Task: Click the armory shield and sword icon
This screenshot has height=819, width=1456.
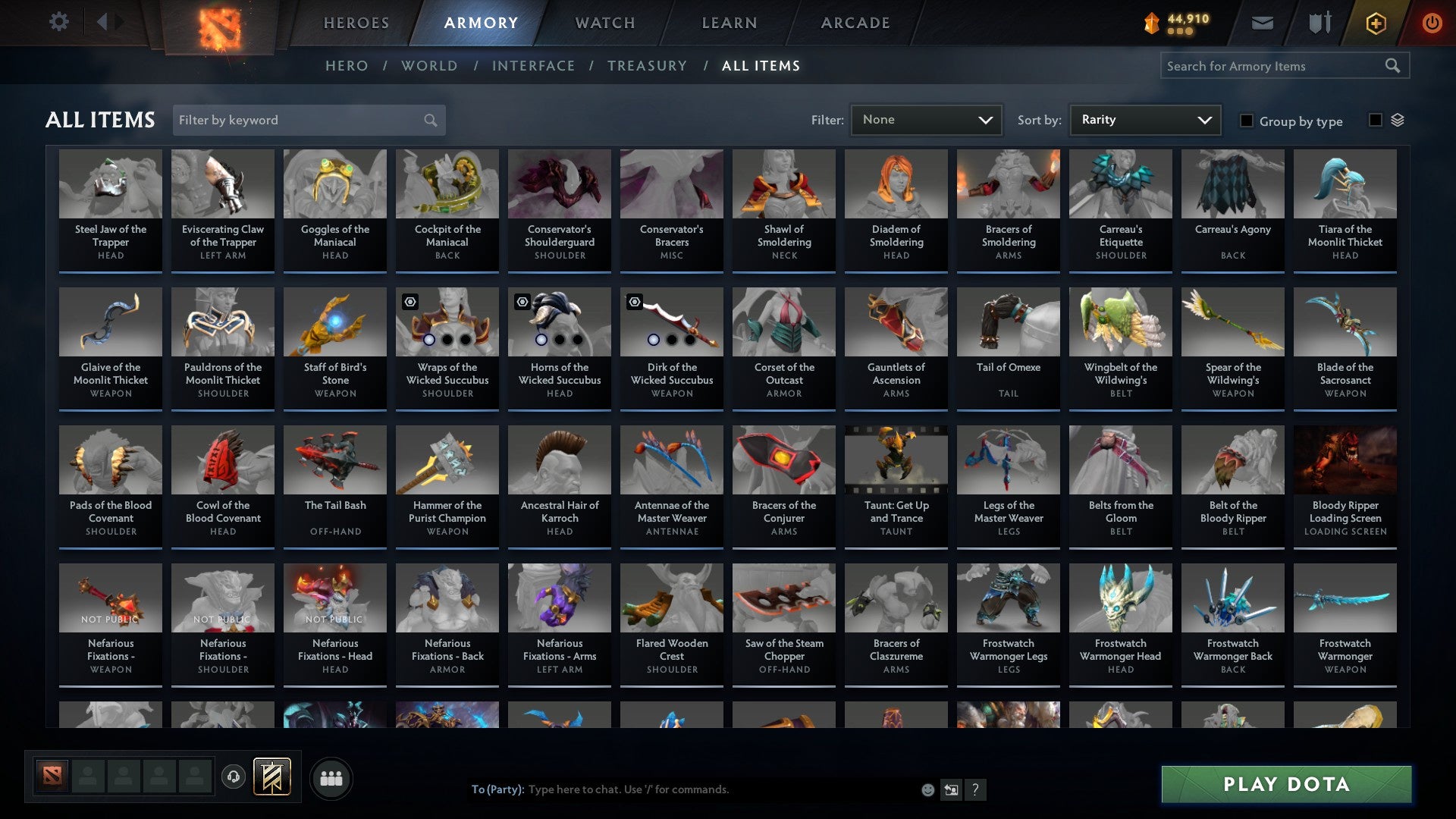Action: click(1319, 23)
